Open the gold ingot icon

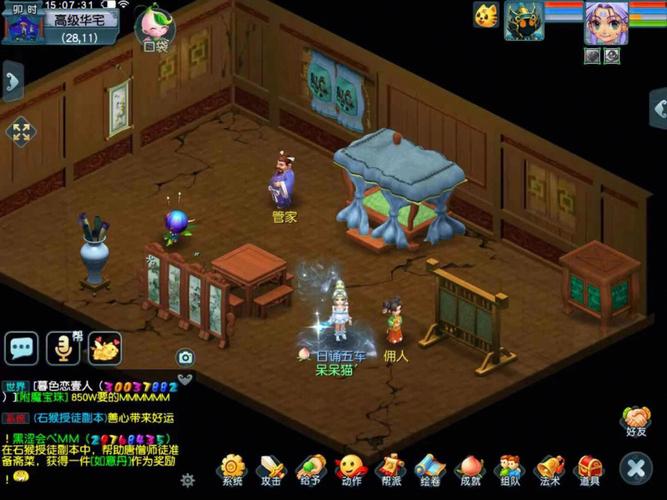[104, 348]
